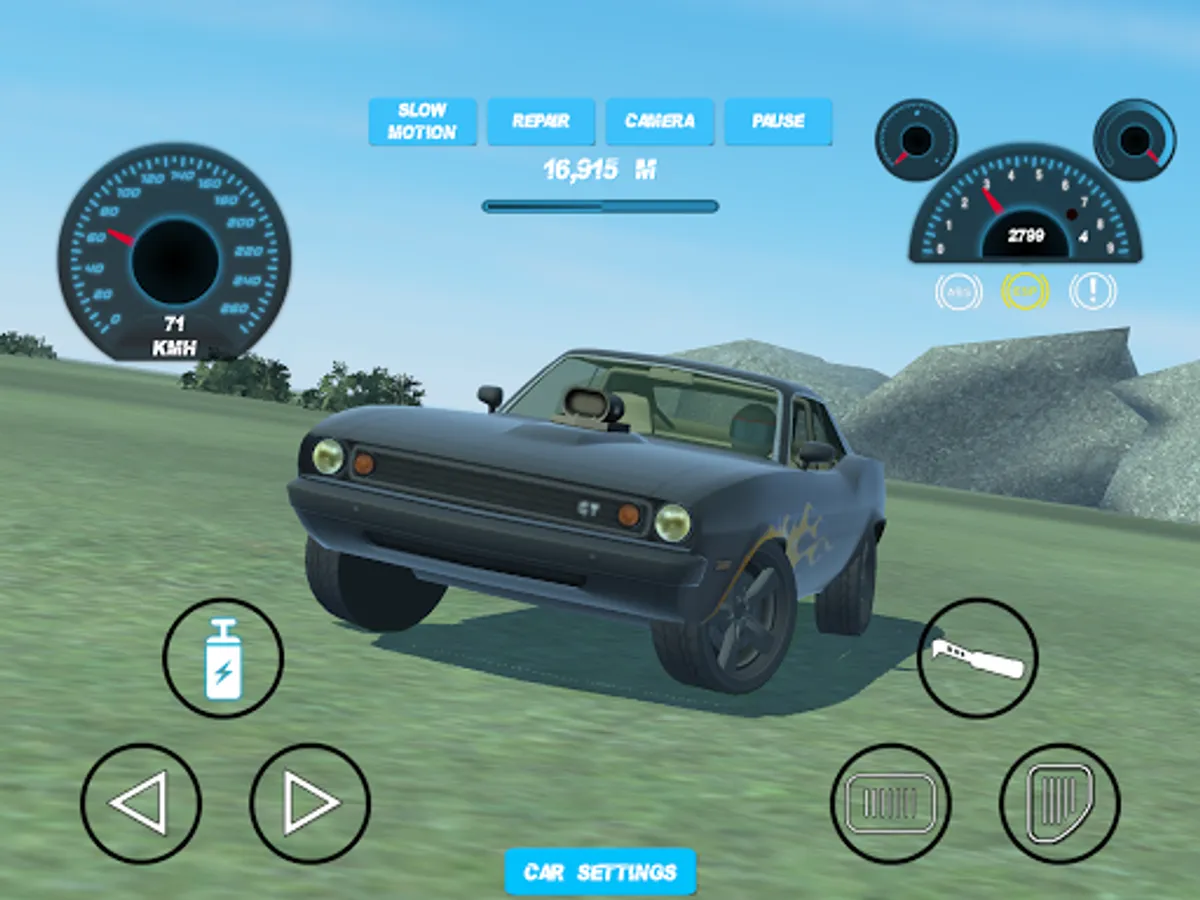Screen dimensions: 1200x900
Task: Open Car Settings
Action: [x=600, y=872]
